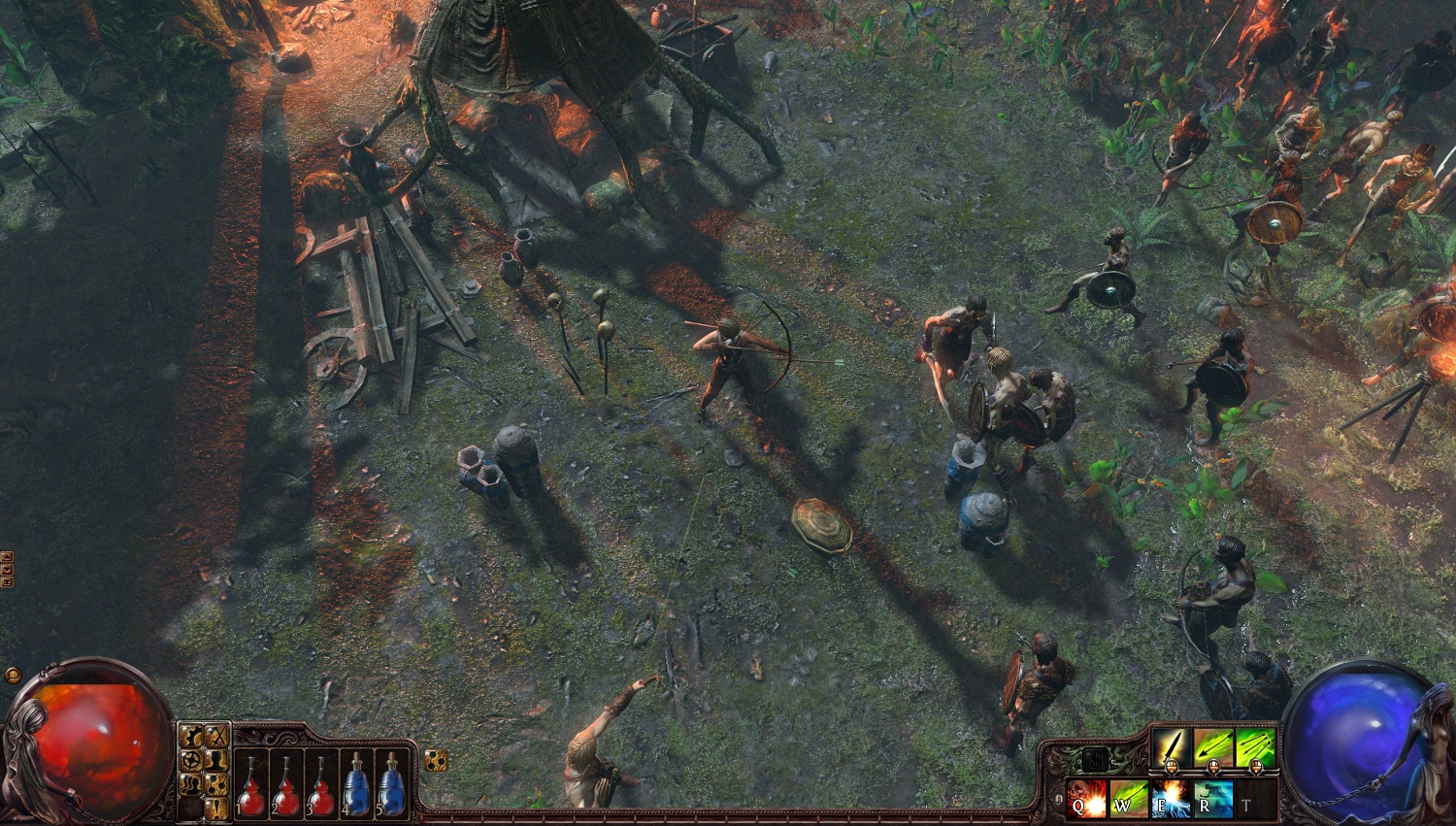The width and height of the screenshot is (1456, 826).
Task: Open the loot allocation icon beside flasks
Action: click(436, 760)
